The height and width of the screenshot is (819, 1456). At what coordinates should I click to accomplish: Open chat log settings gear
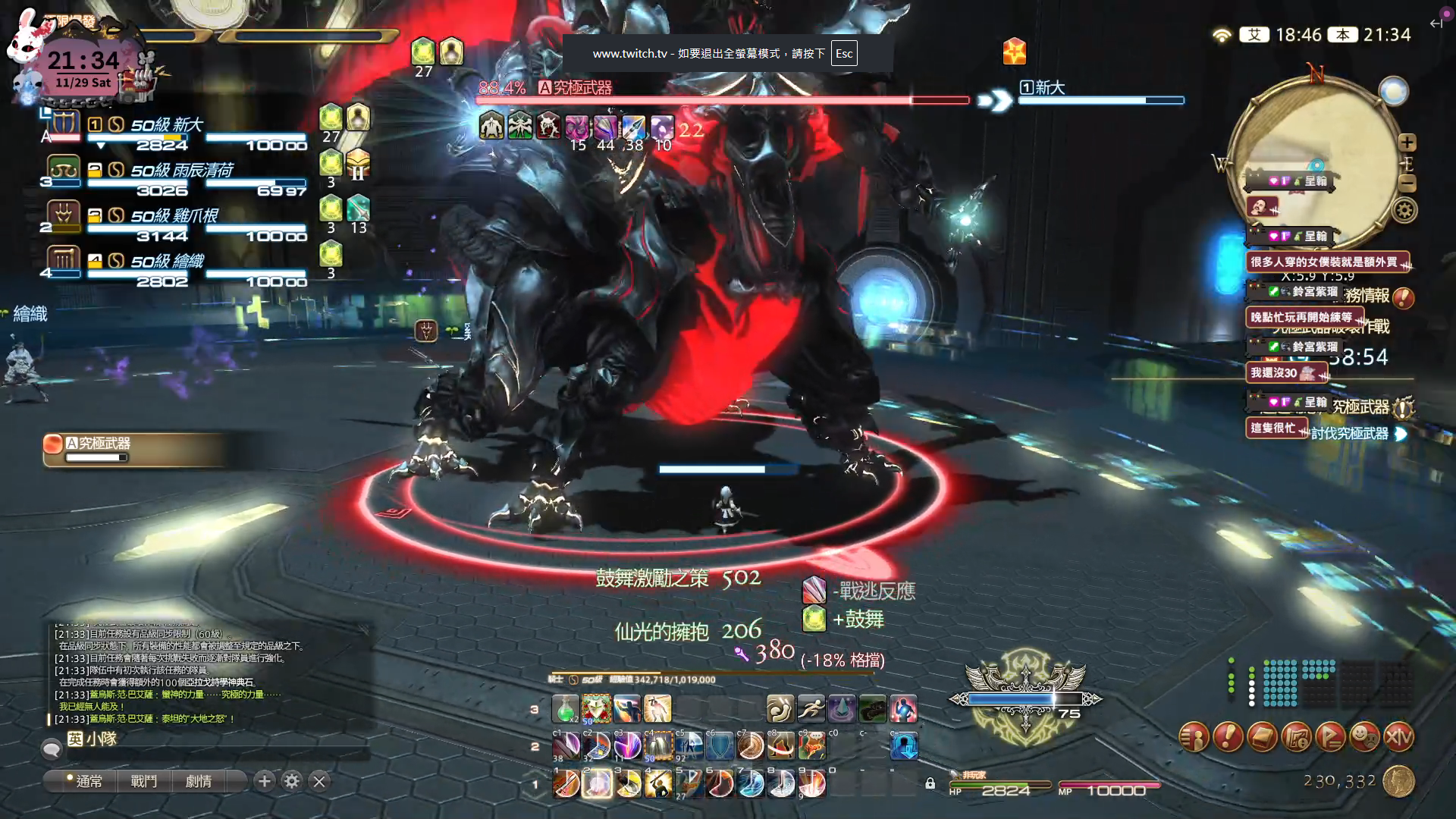click(292, 781)
